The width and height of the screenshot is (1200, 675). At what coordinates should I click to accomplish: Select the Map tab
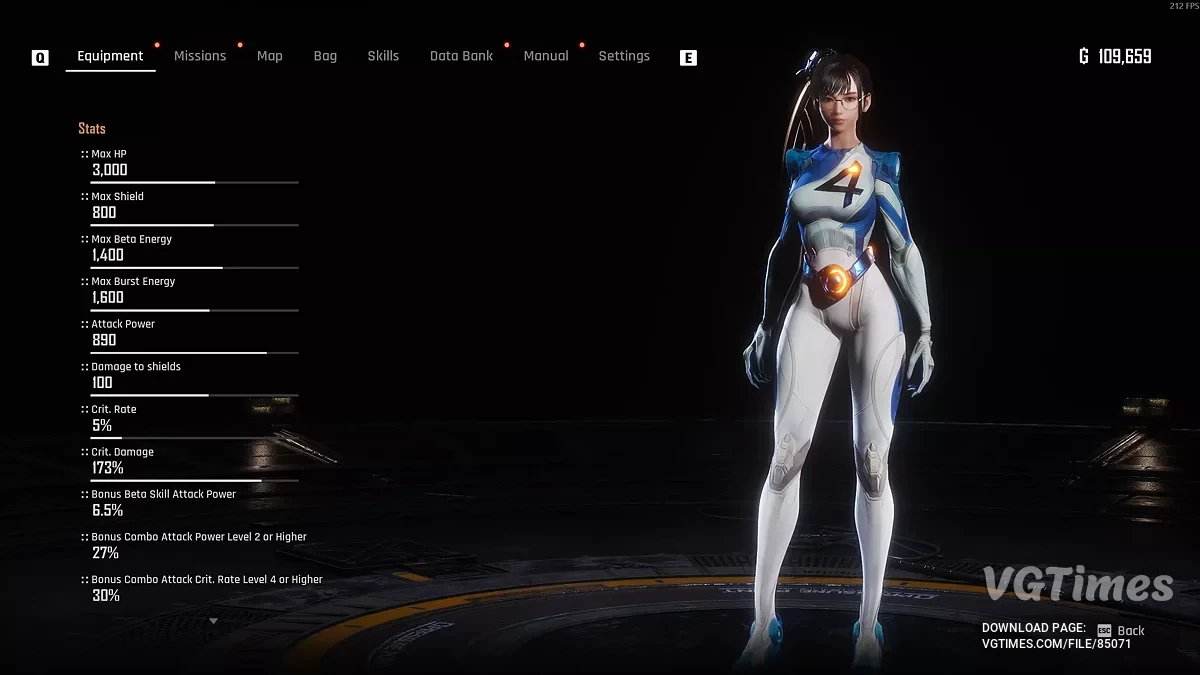coord(269,56)
